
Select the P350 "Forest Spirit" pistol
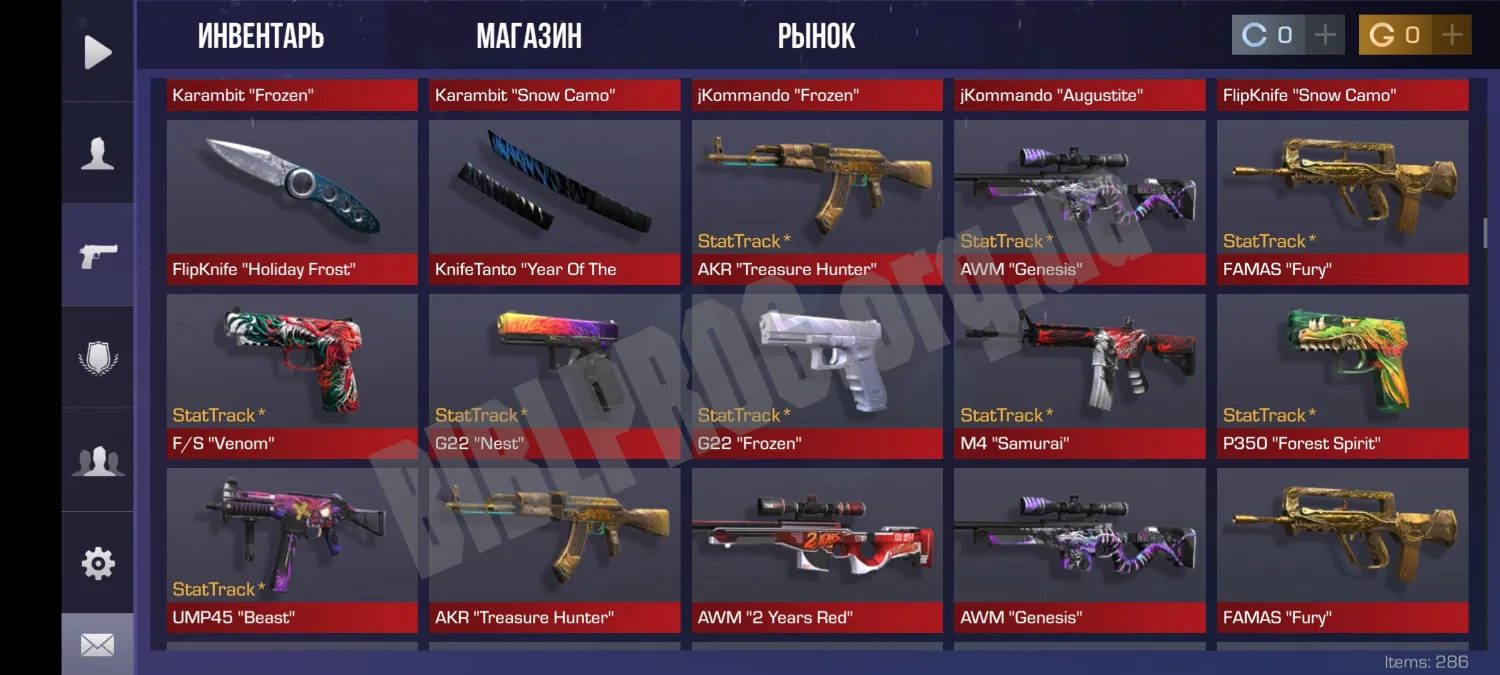click(1342, 376)
